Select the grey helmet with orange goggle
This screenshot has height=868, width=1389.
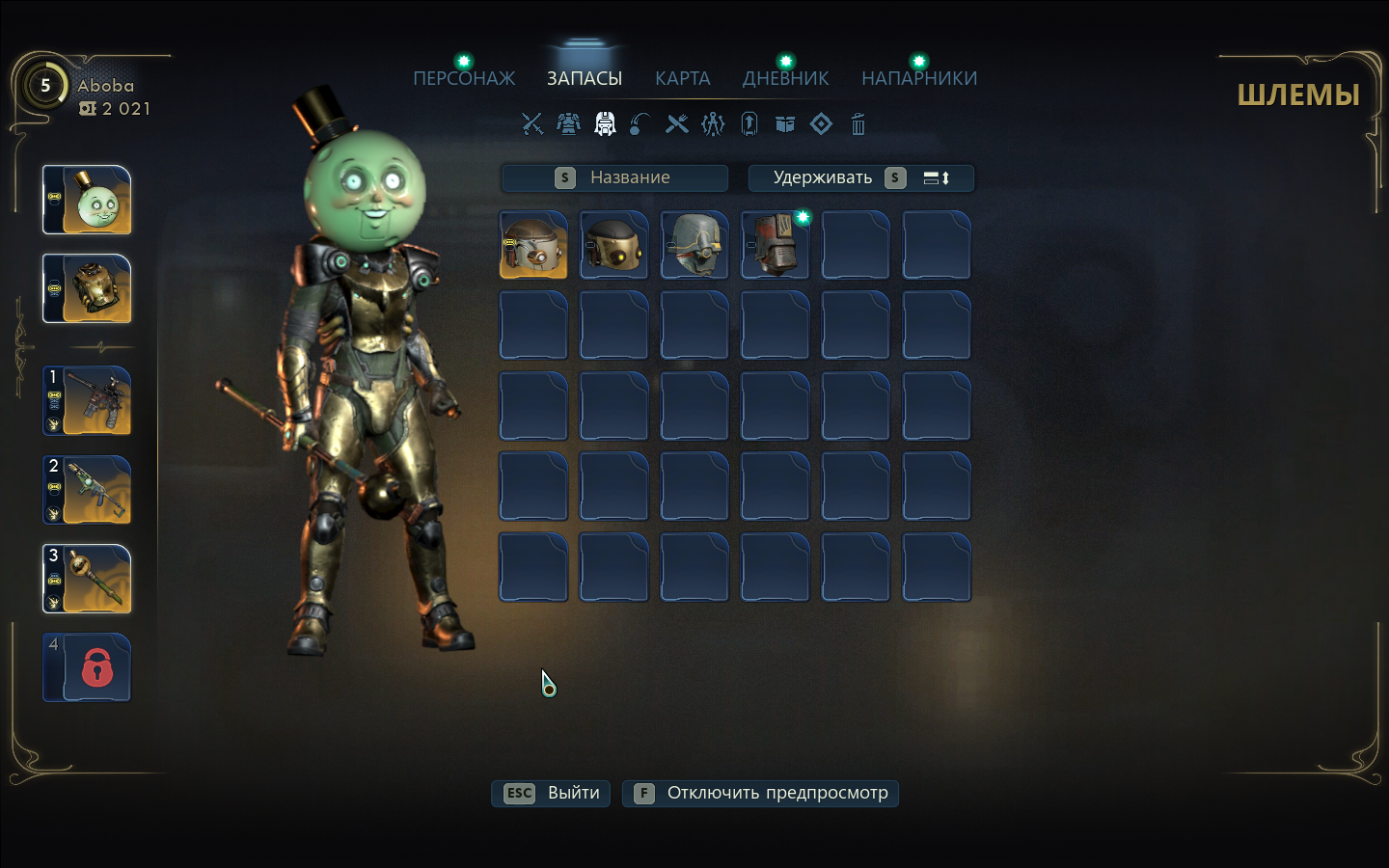click(533, 245)
